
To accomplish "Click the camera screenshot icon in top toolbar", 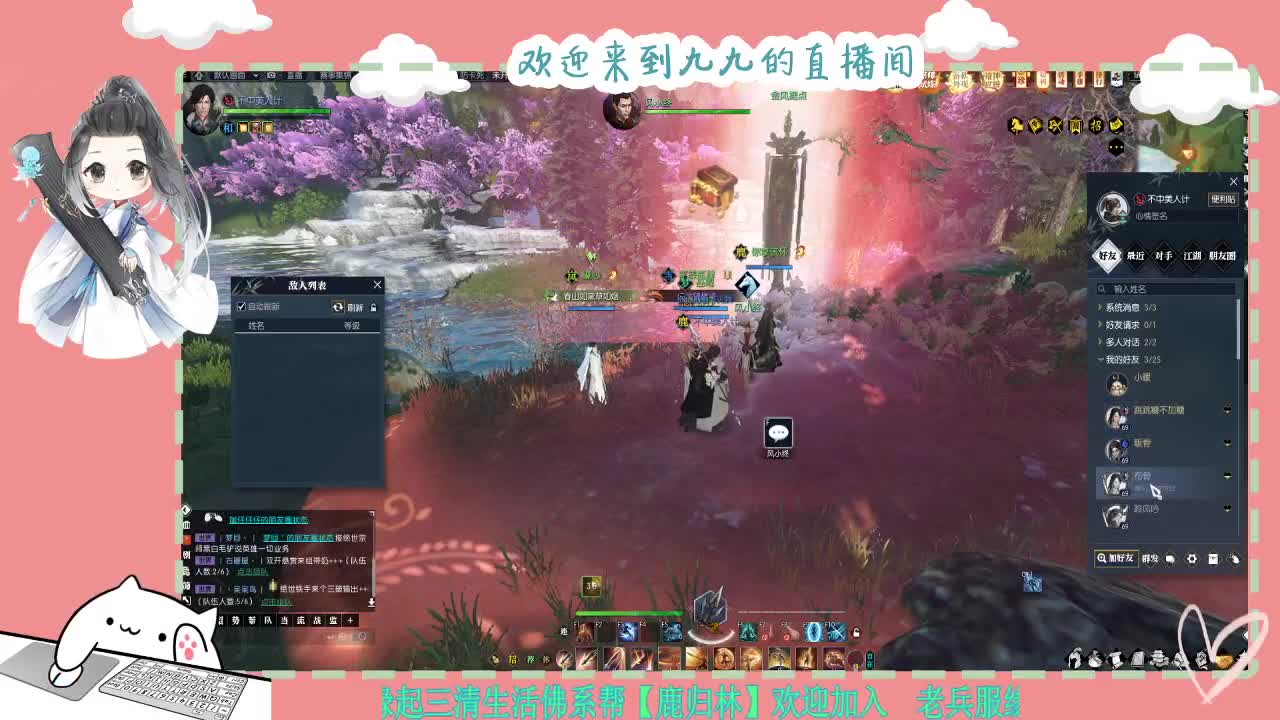I will [x=271, y=75].
